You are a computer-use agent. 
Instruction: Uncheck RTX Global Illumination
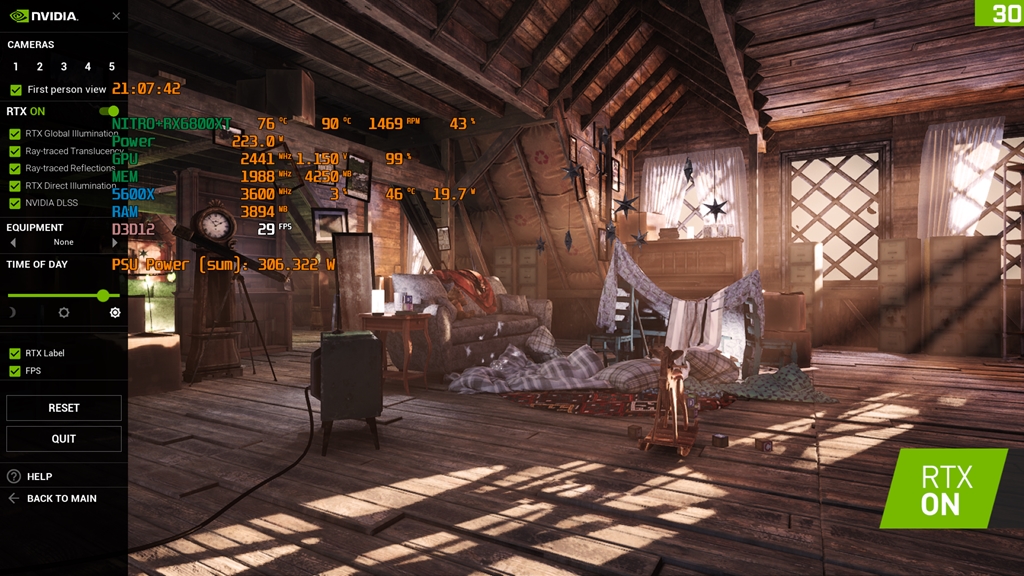pos(15,134)
